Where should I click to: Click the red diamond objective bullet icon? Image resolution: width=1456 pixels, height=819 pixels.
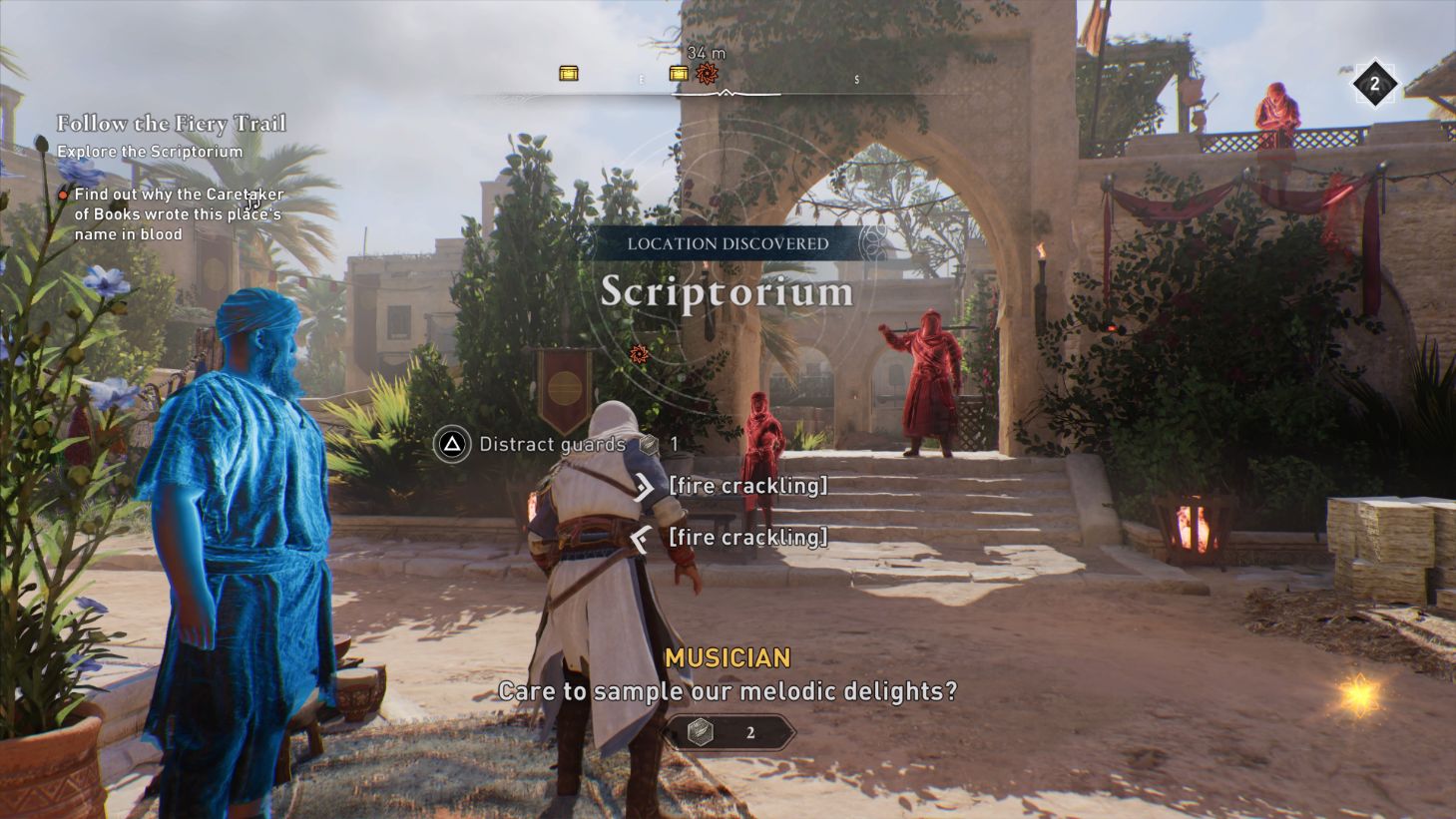point(63,196)
